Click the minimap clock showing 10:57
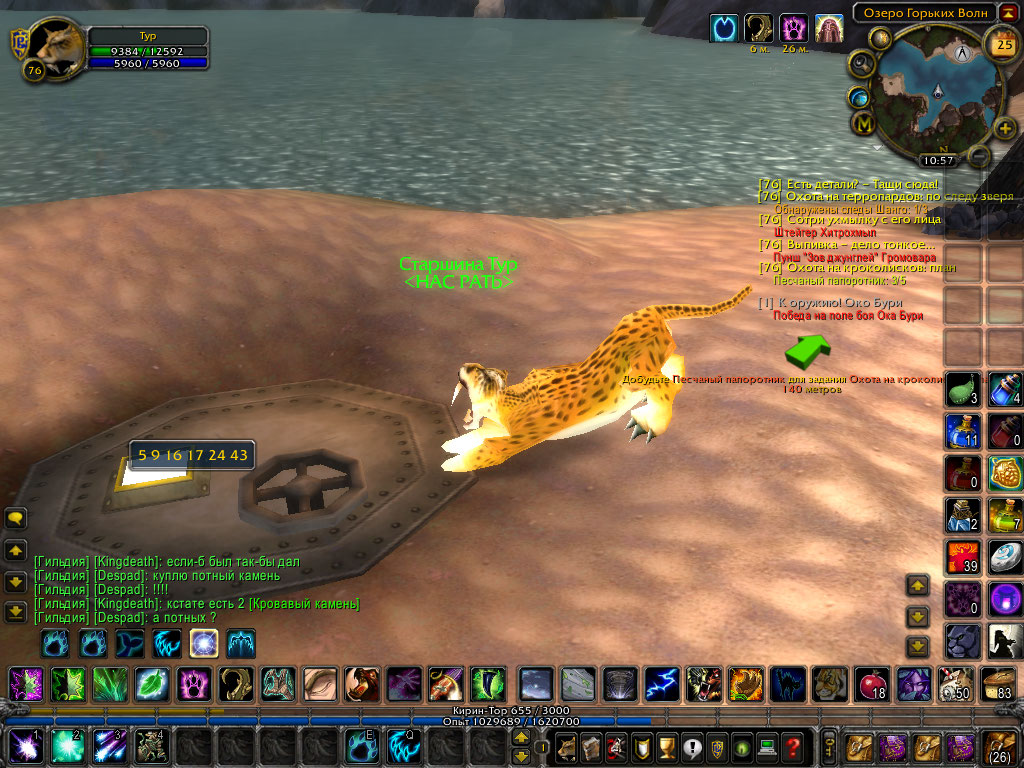This screenshot has width=1024, height=768. point(938,160)
